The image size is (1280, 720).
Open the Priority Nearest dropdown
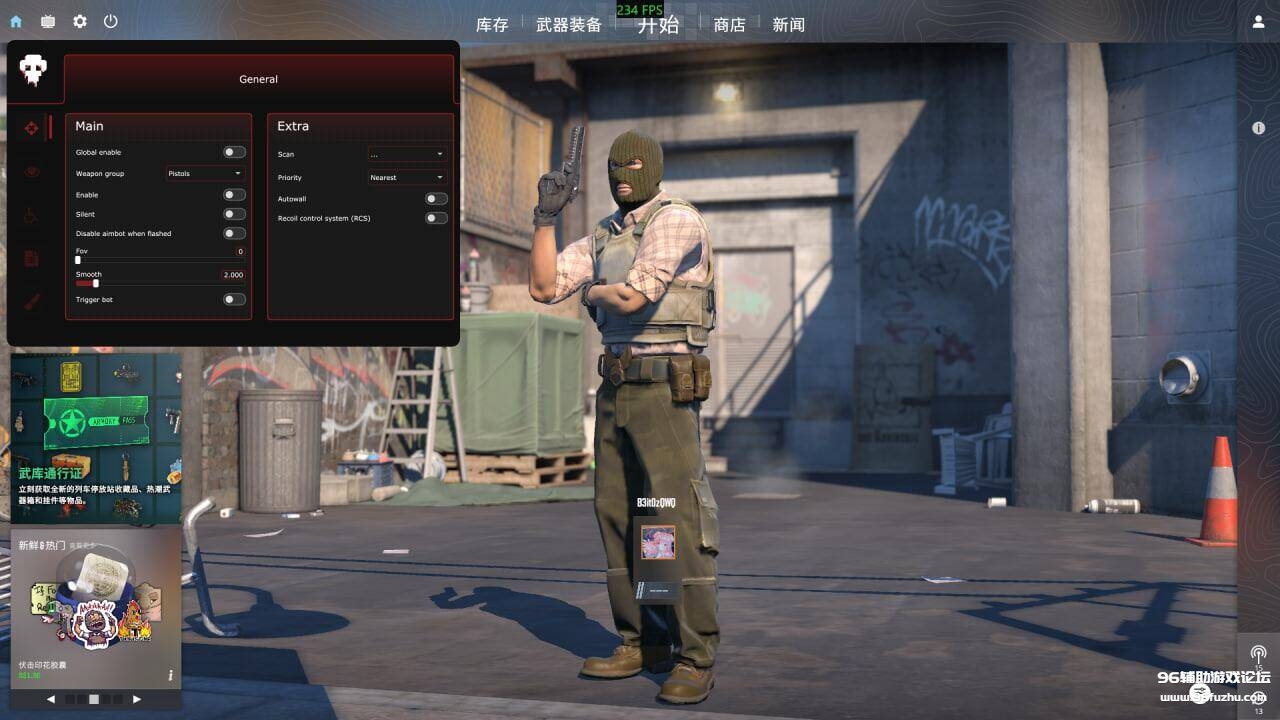407,178
